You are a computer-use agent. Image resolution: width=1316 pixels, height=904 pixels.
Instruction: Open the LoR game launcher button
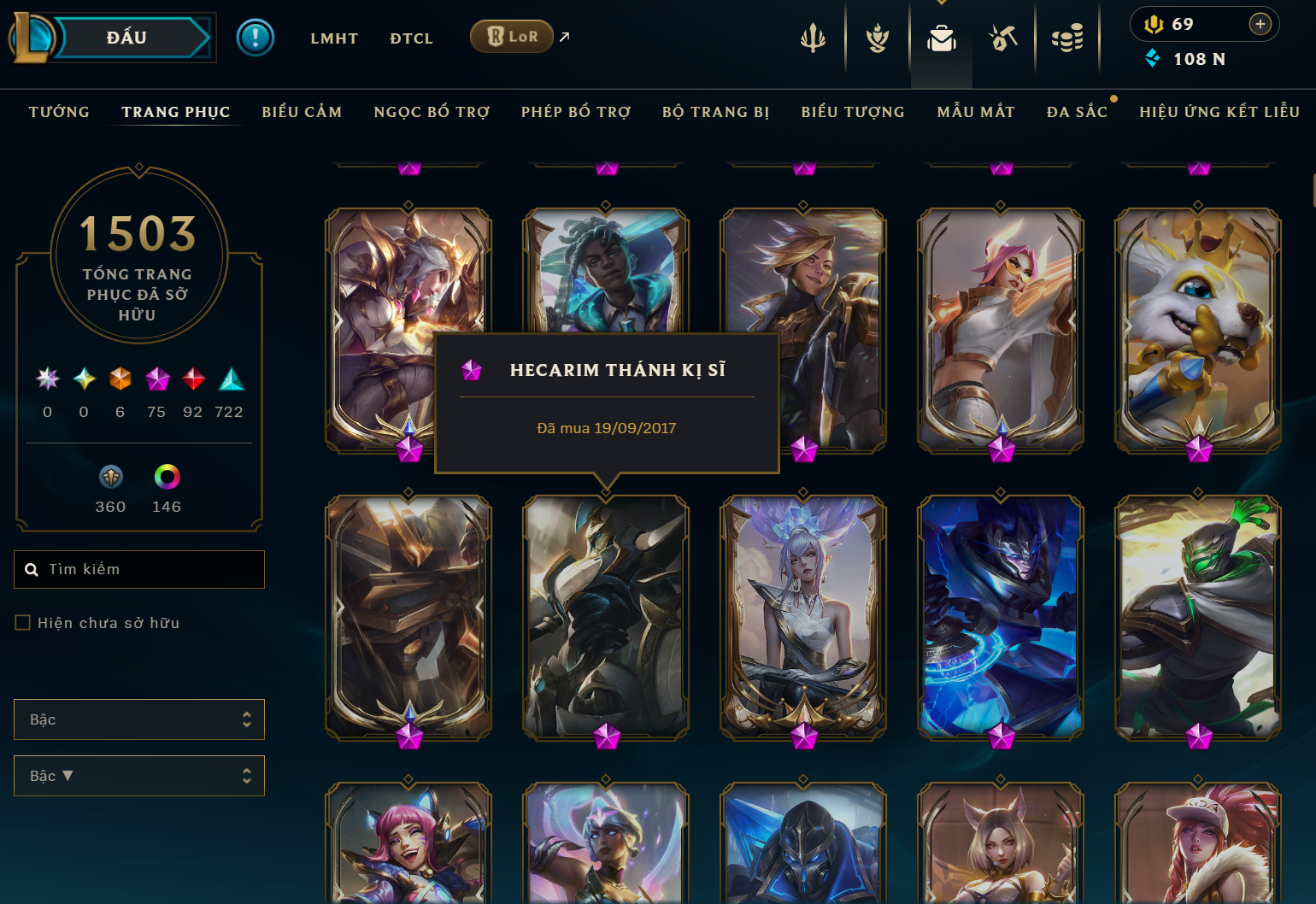click(512, 37)
